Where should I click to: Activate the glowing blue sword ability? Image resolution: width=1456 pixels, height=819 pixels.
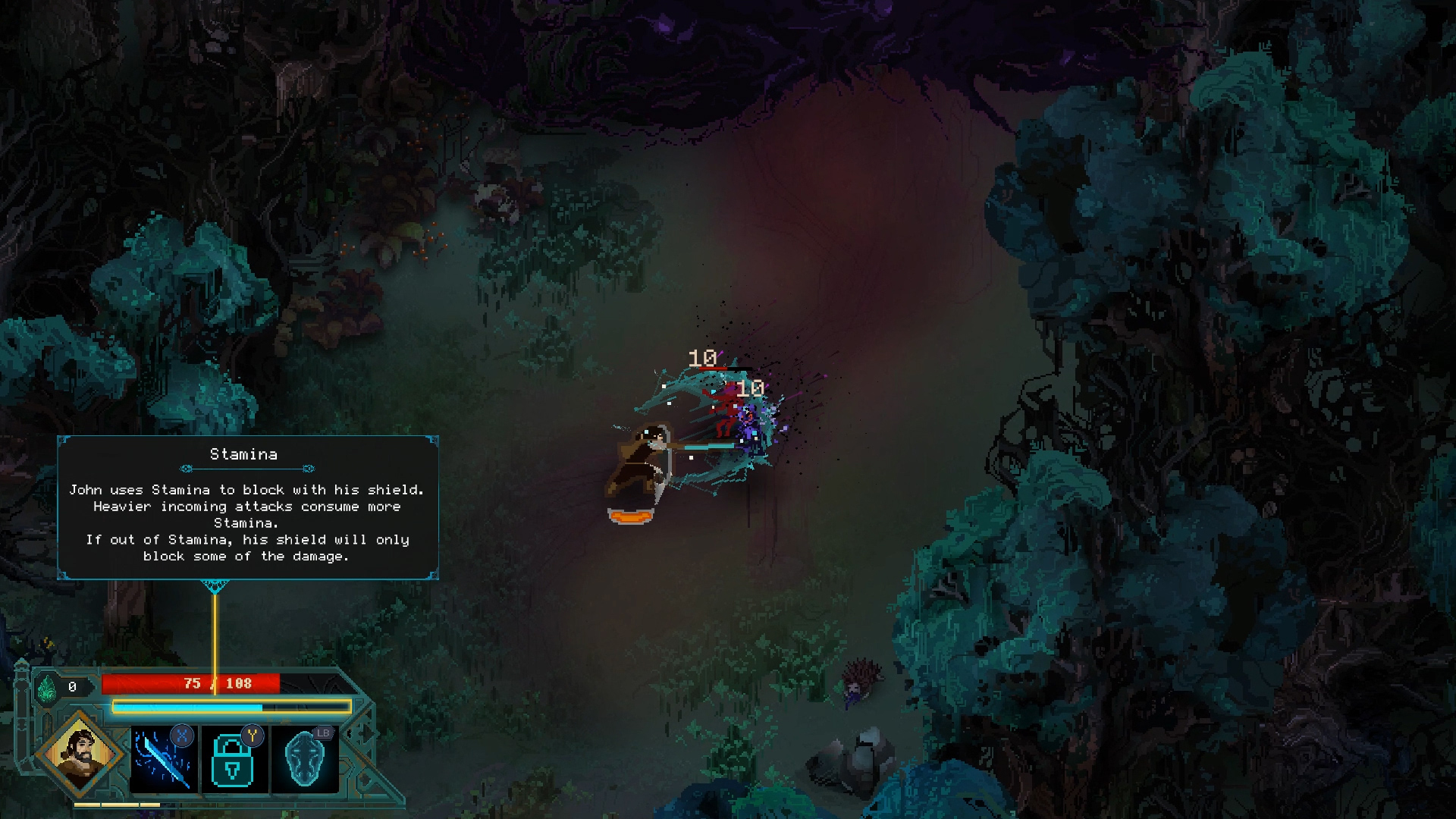pos(164,759)
